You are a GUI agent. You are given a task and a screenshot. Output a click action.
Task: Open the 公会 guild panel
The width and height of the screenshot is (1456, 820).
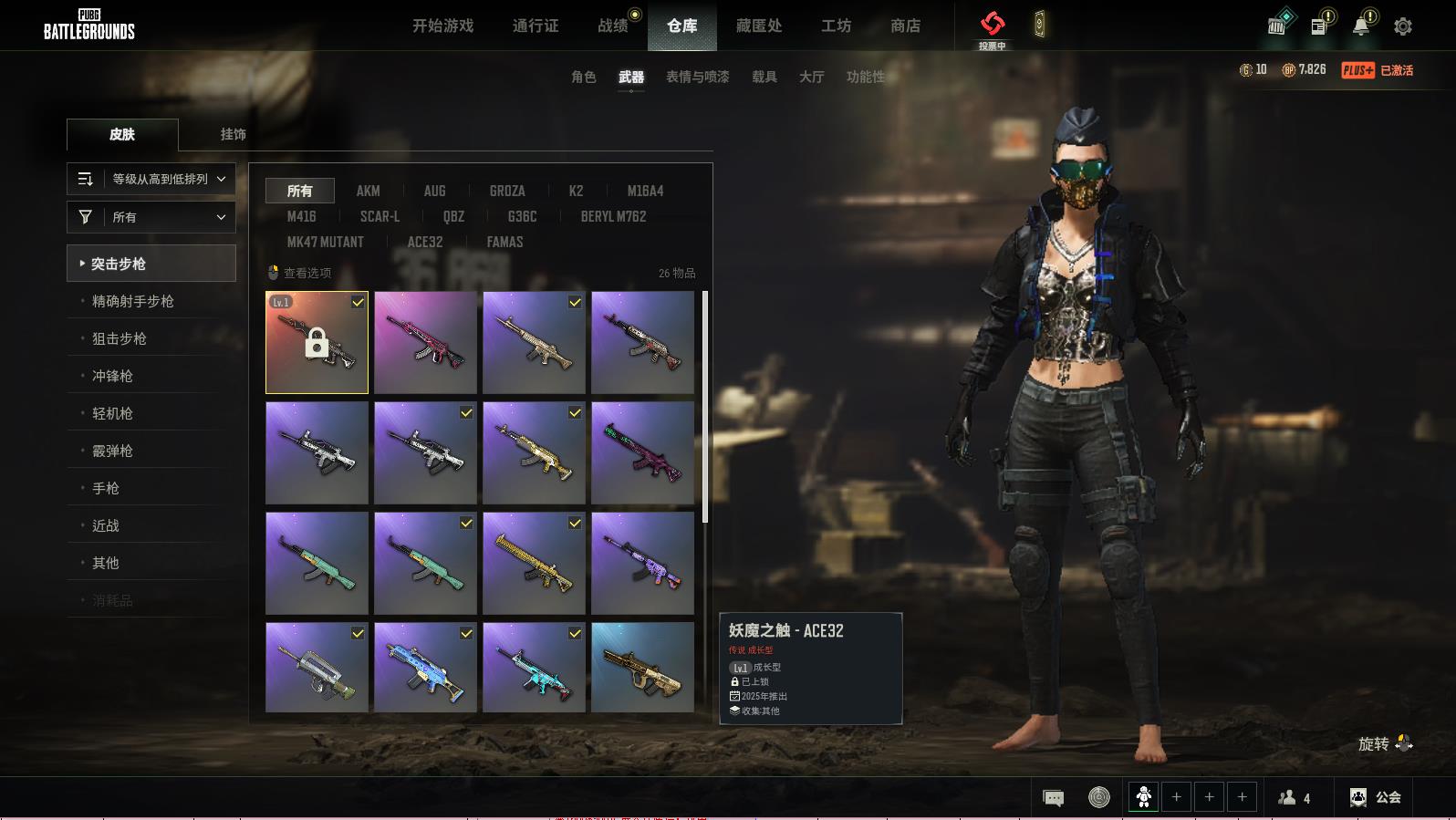pyautogui.click(x=1376, y=797)
